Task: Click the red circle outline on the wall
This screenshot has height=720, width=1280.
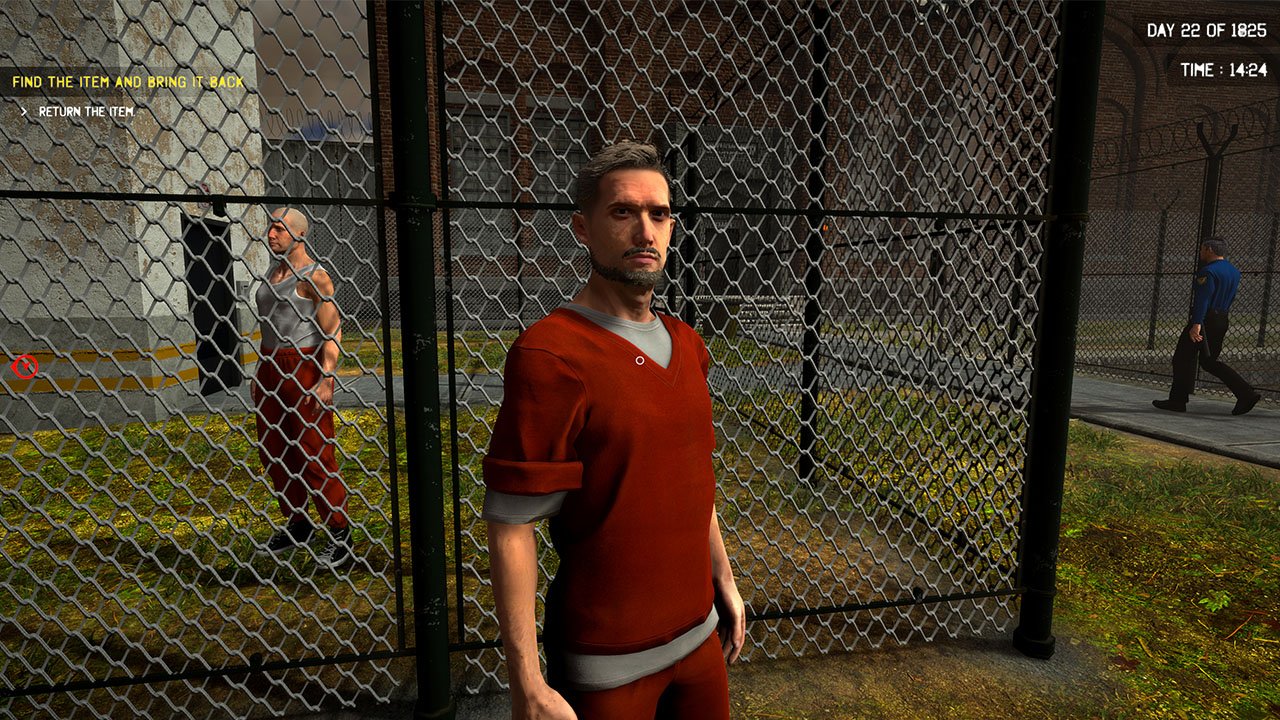Action: click(x=25, y=366)
